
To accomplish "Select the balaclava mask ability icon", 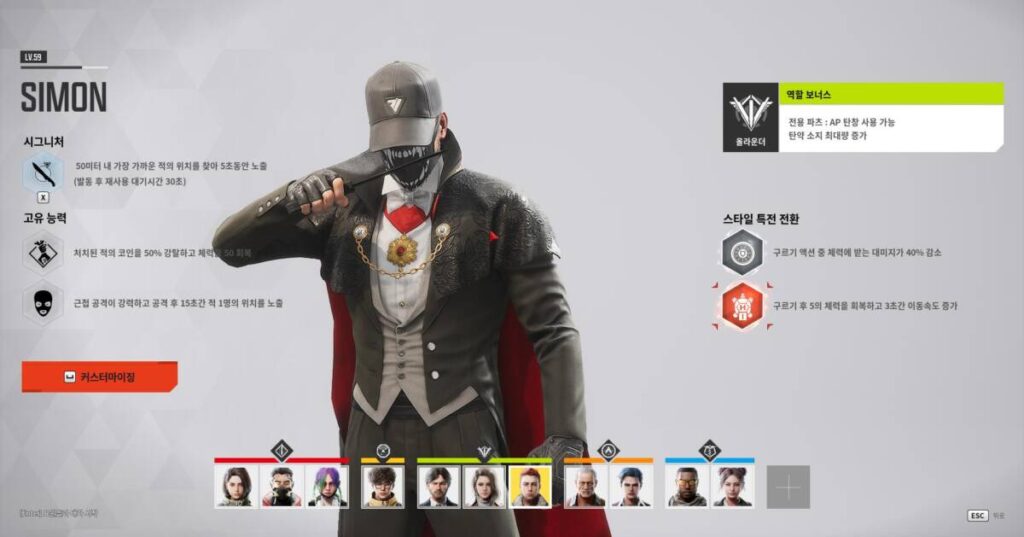I will 43,302.
